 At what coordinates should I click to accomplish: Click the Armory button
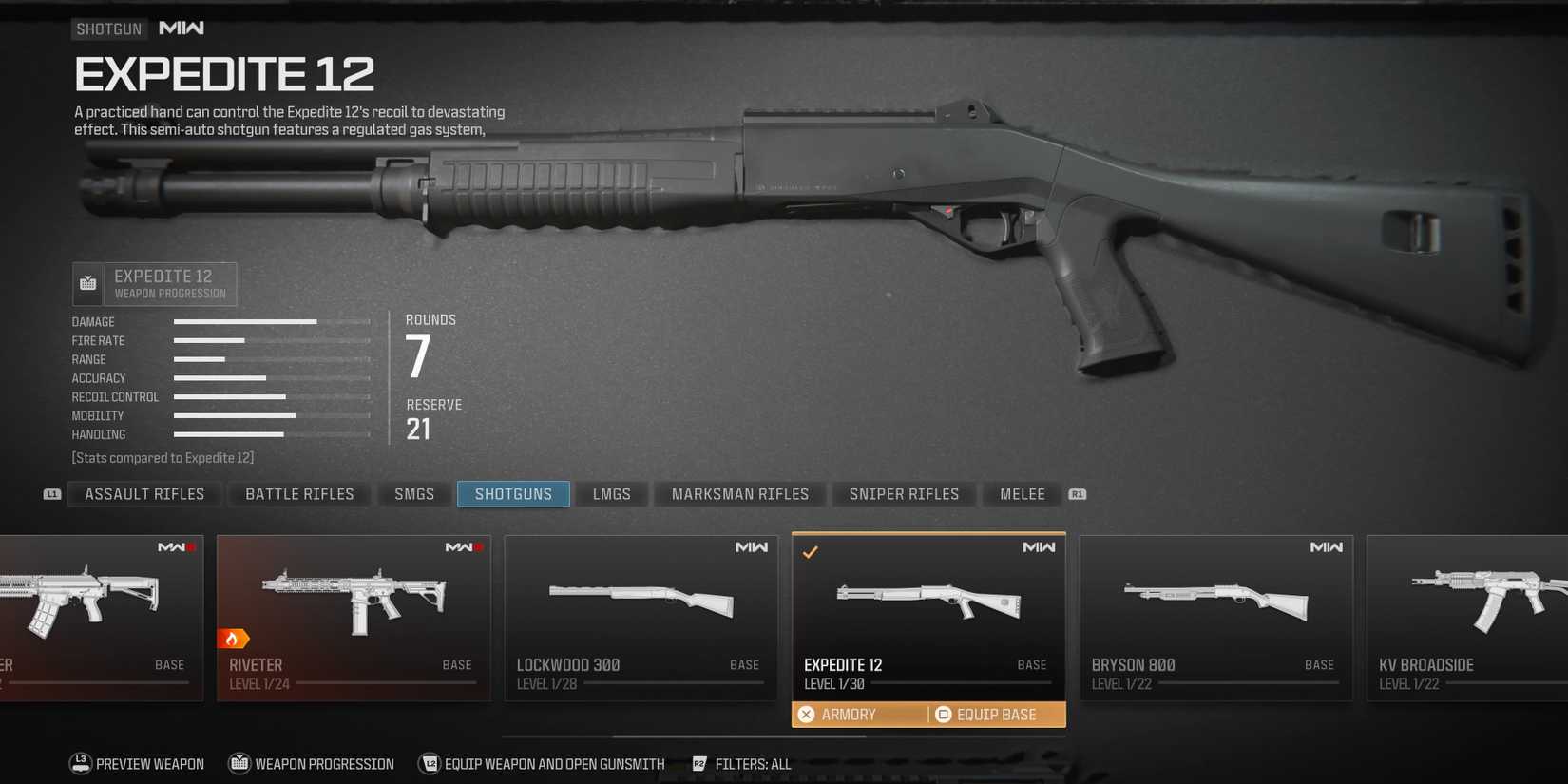836,714
